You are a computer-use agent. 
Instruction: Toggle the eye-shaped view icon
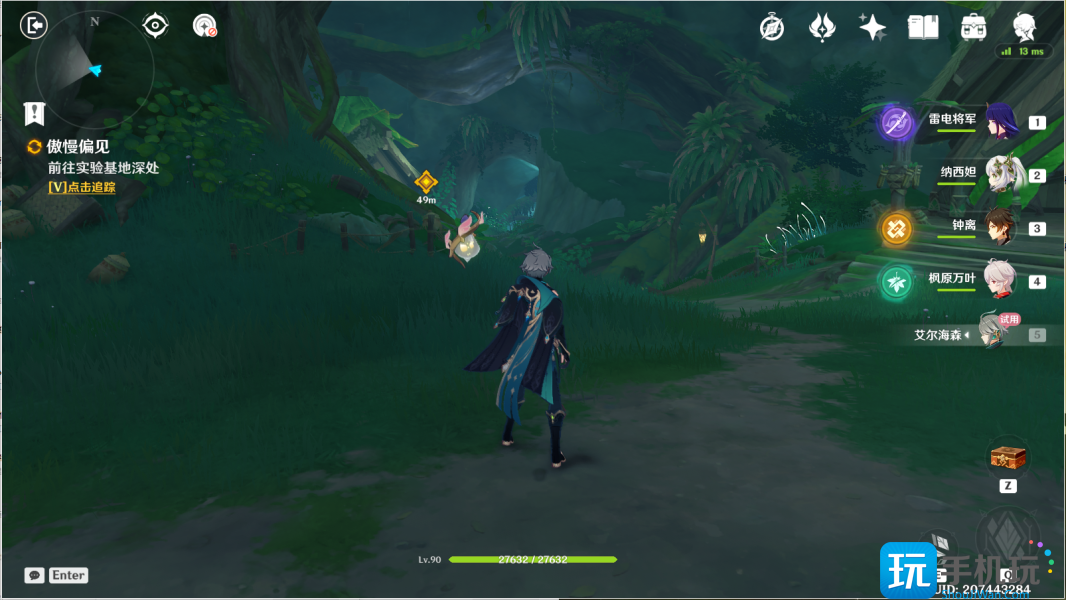coord(155,25)
